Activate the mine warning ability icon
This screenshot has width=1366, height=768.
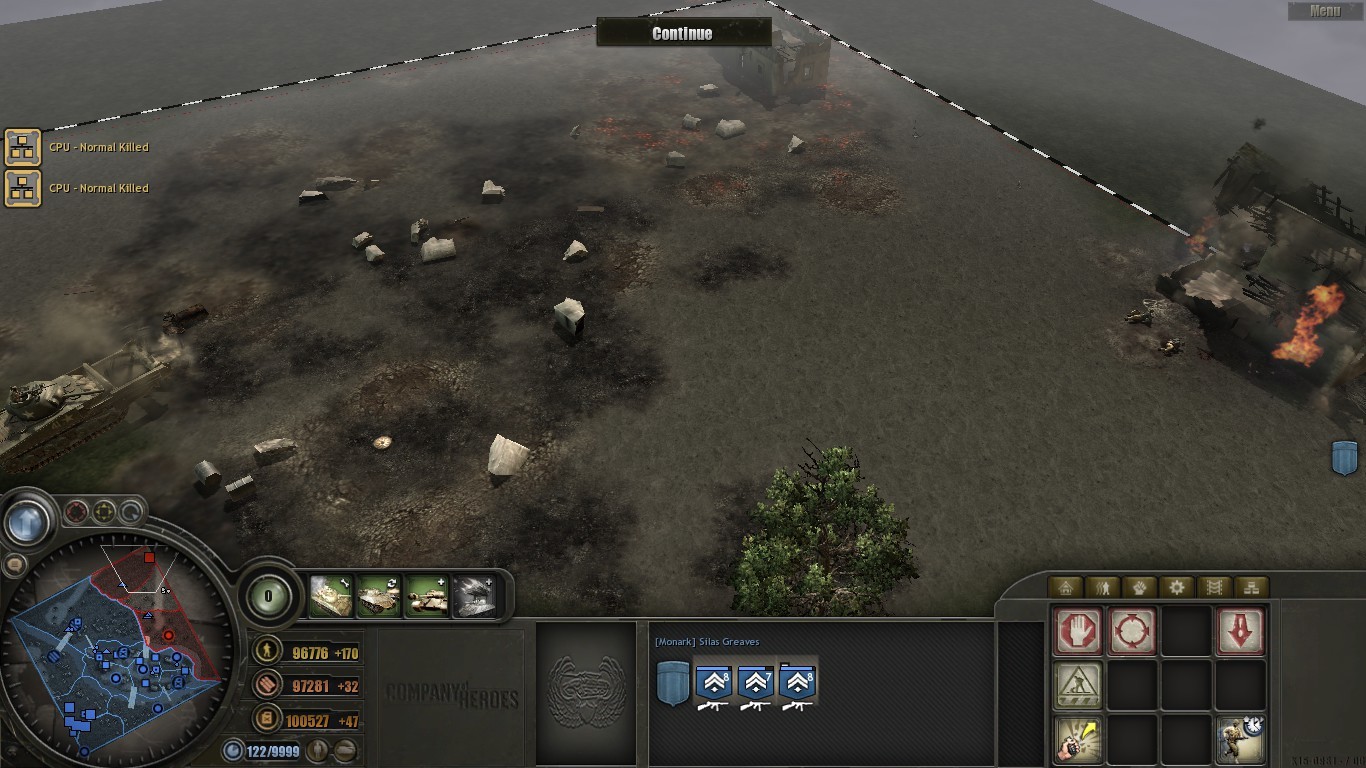pos(1078,684)
